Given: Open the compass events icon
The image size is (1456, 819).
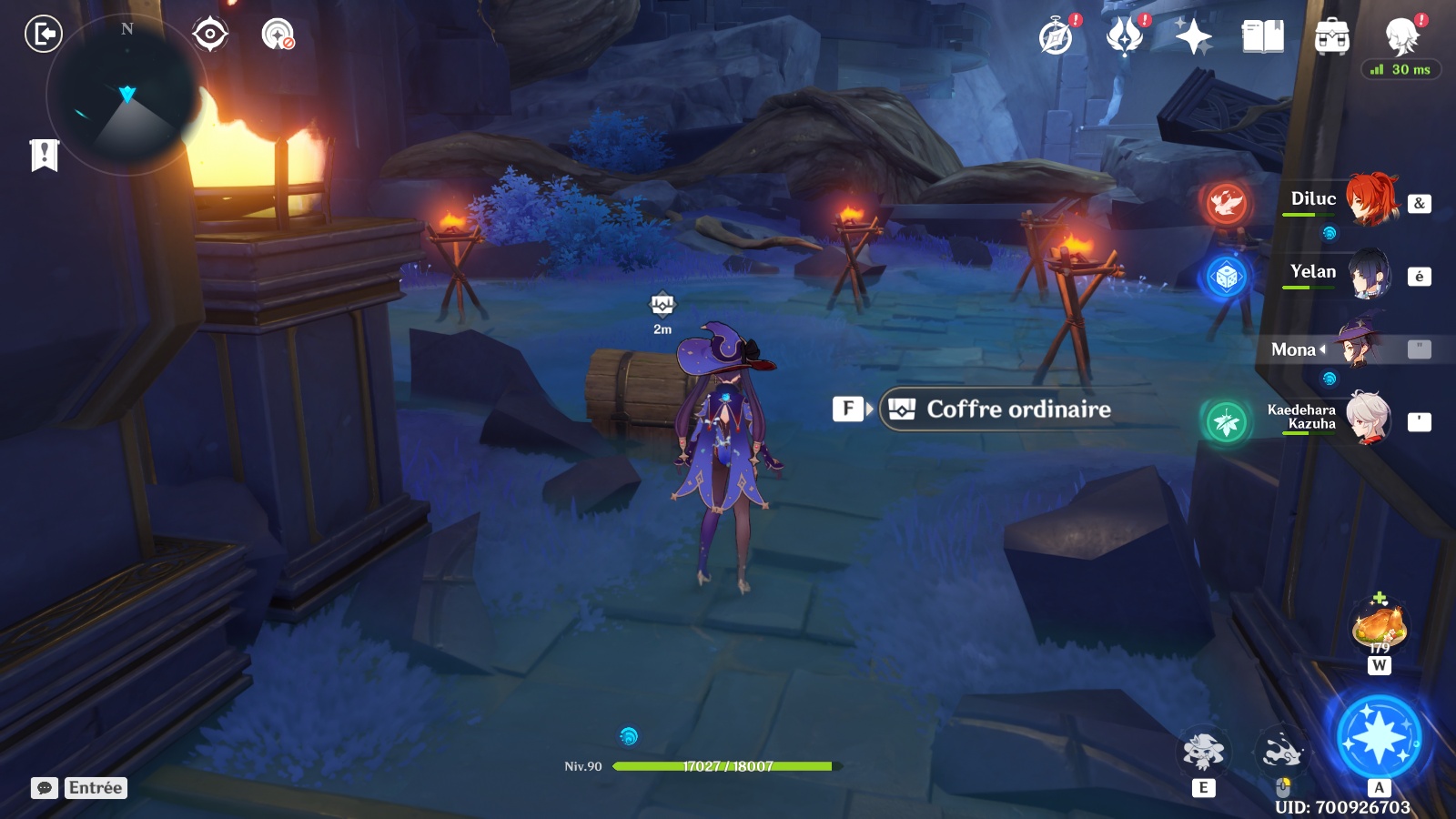Looking at the screenshot, I should 1057,37.
